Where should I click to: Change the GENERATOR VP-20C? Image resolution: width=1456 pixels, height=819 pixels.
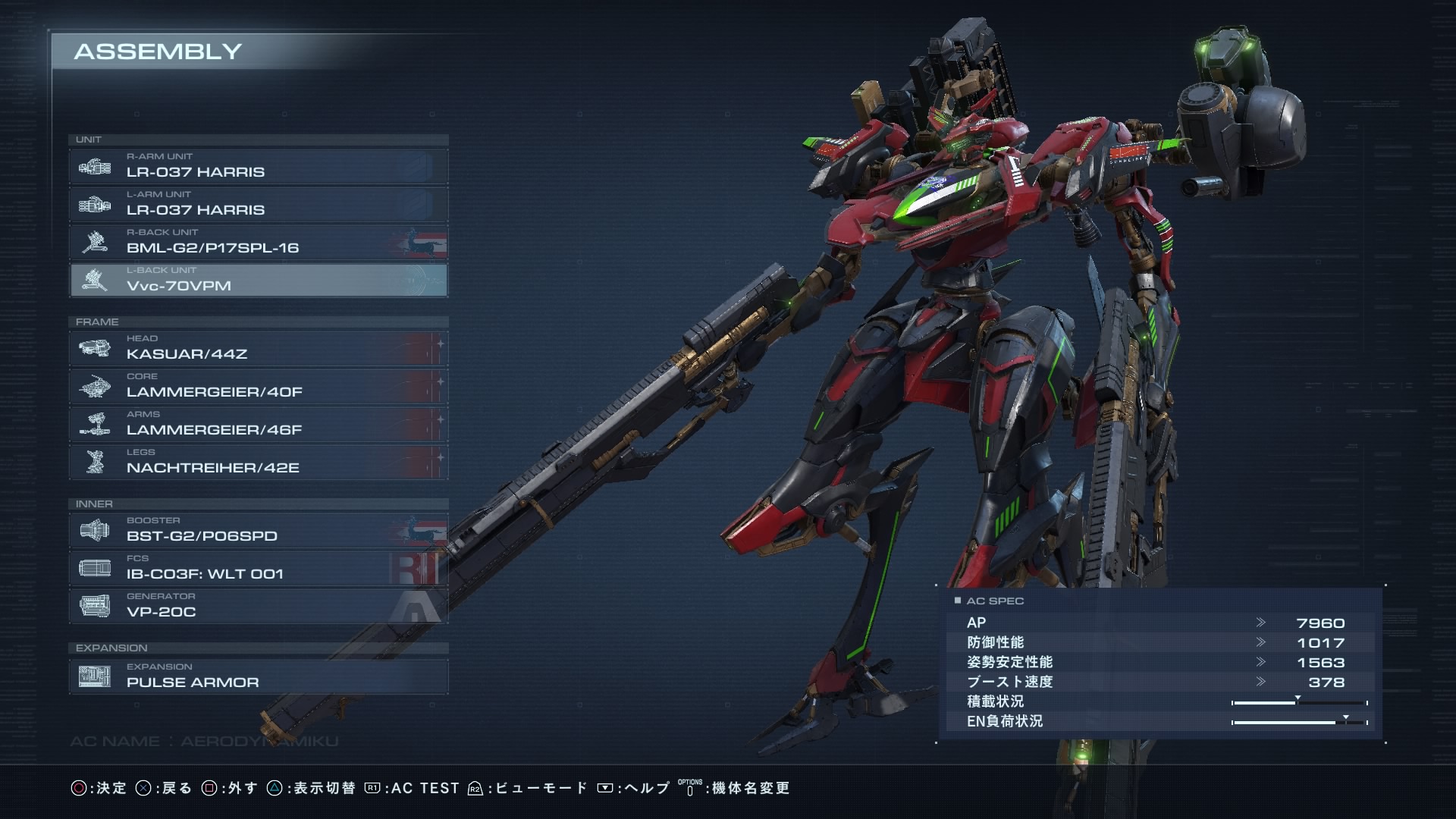(258, 606)
